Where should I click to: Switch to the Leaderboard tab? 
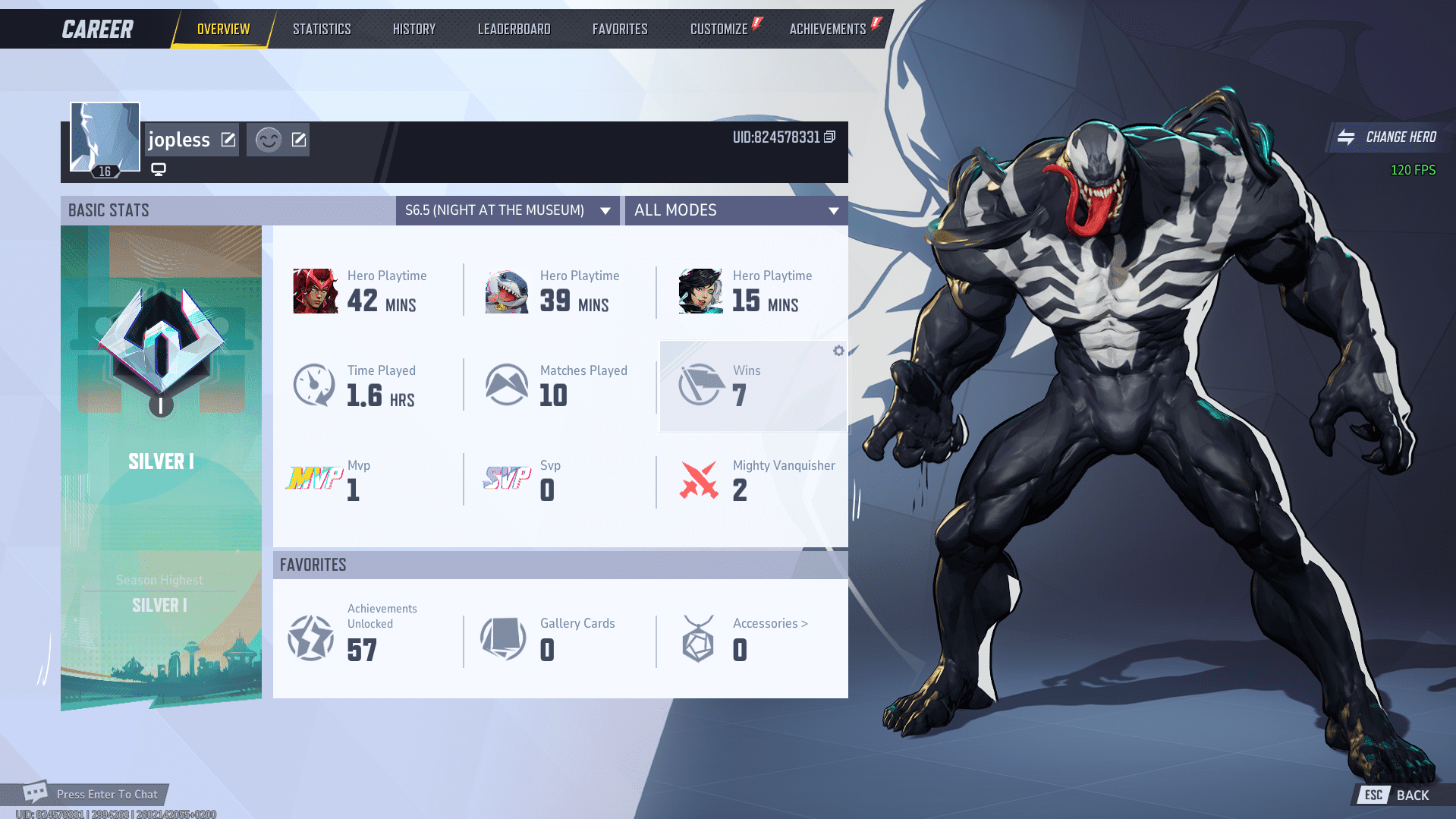[x=514, y=28]
